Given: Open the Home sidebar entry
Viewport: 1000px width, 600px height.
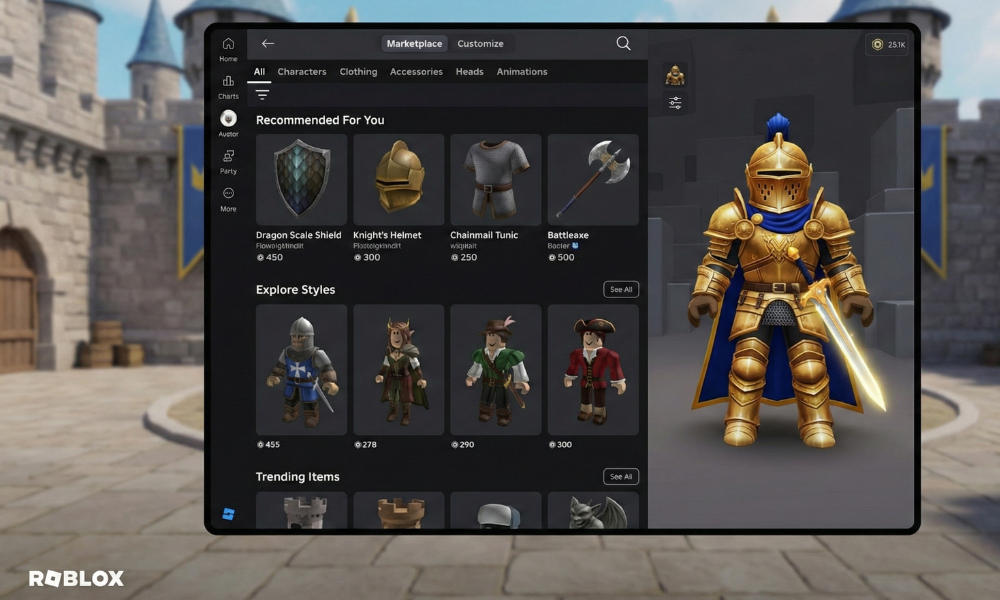Looking at the screenshot, I should click(228, 49).
